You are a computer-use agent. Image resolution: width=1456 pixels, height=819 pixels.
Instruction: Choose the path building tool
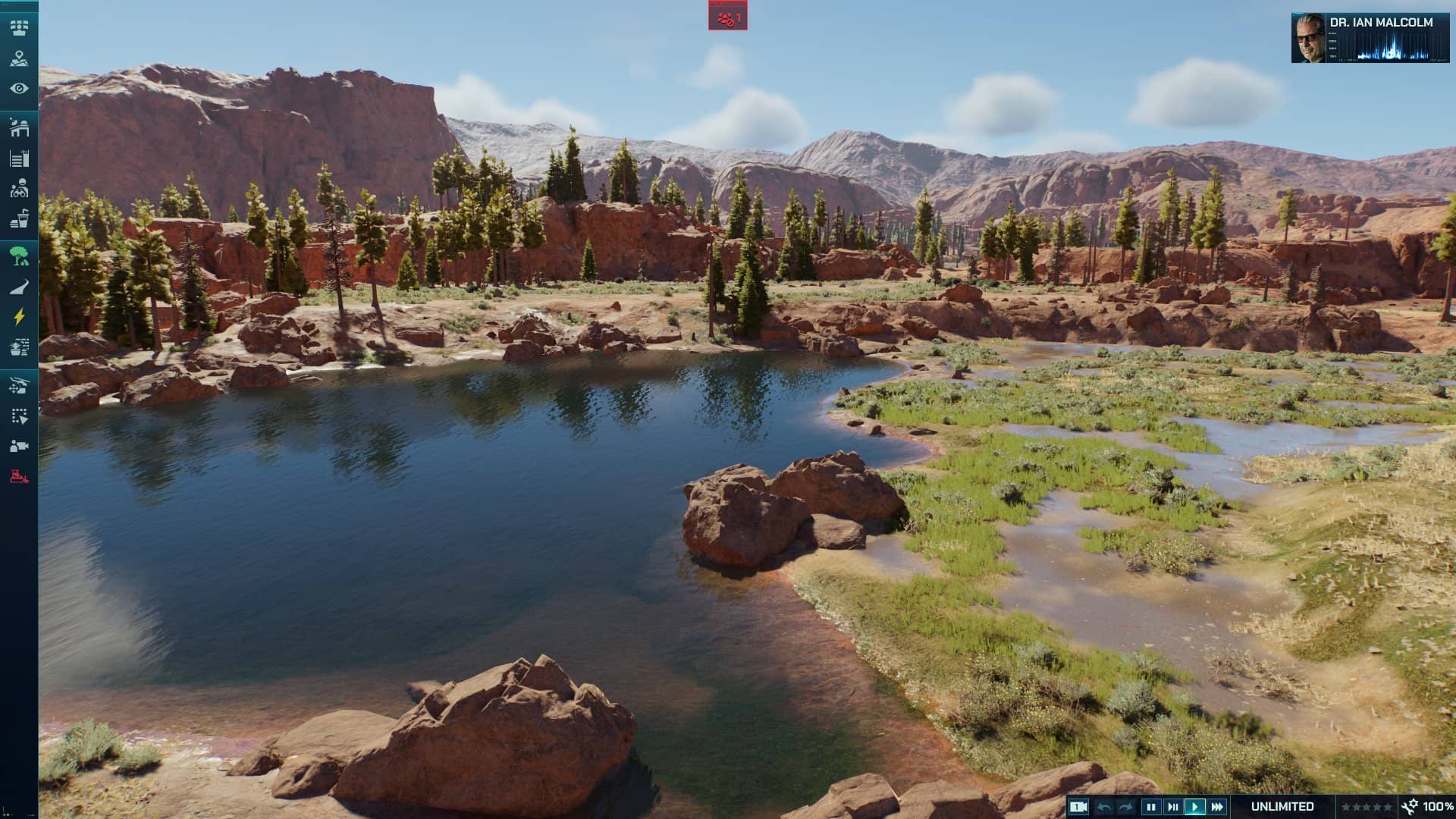pos(19,287)
